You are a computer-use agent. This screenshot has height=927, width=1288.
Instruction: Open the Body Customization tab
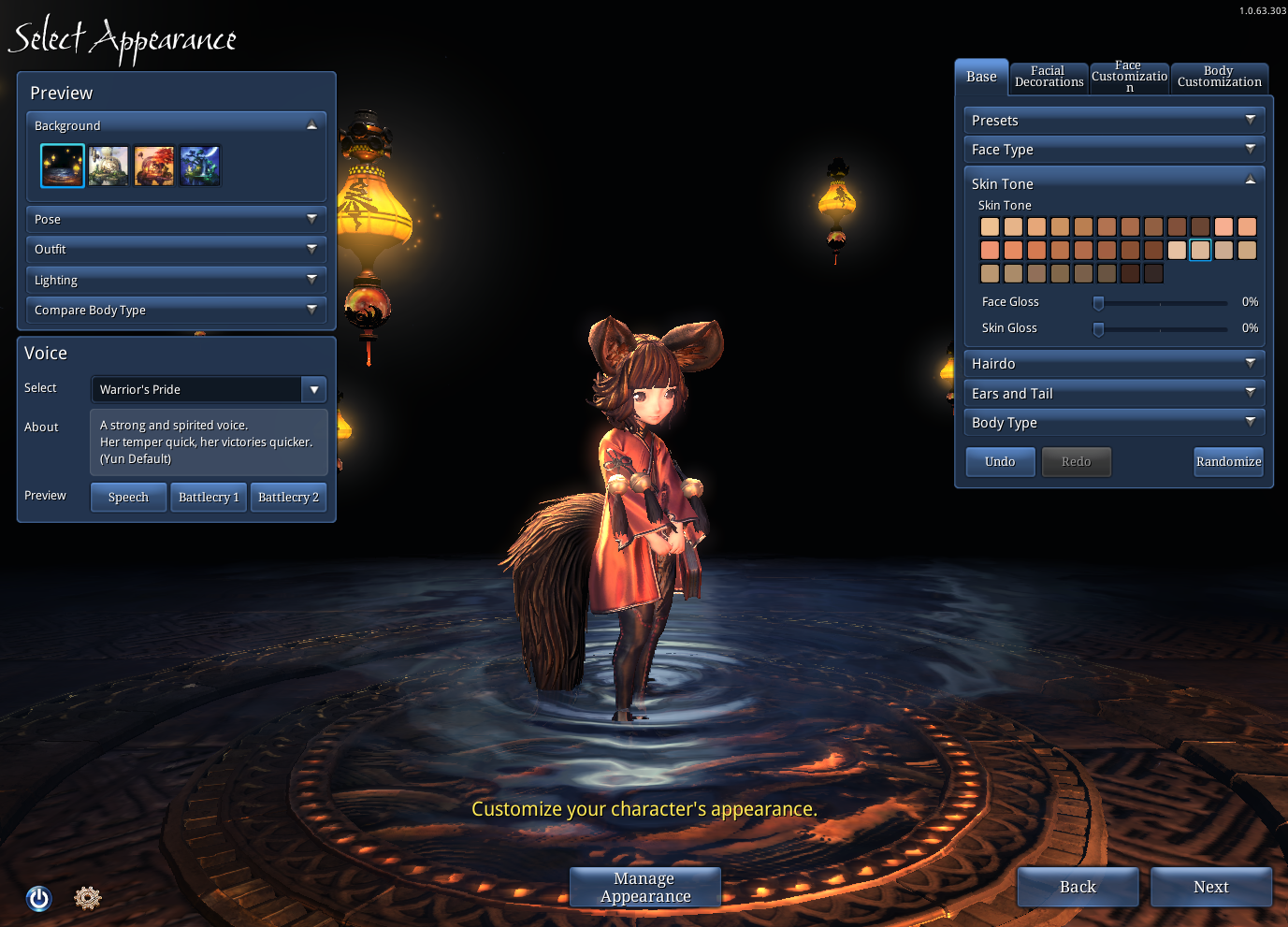pos(1219,77)
